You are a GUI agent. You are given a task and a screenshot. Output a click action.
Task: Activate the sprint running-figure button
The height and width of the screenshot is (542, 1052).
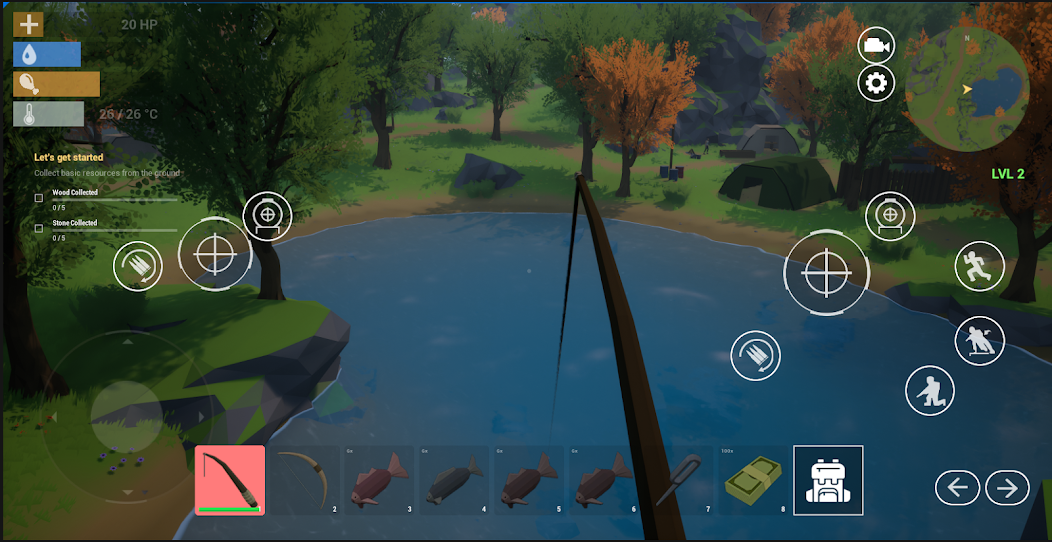tap(979, 266)
